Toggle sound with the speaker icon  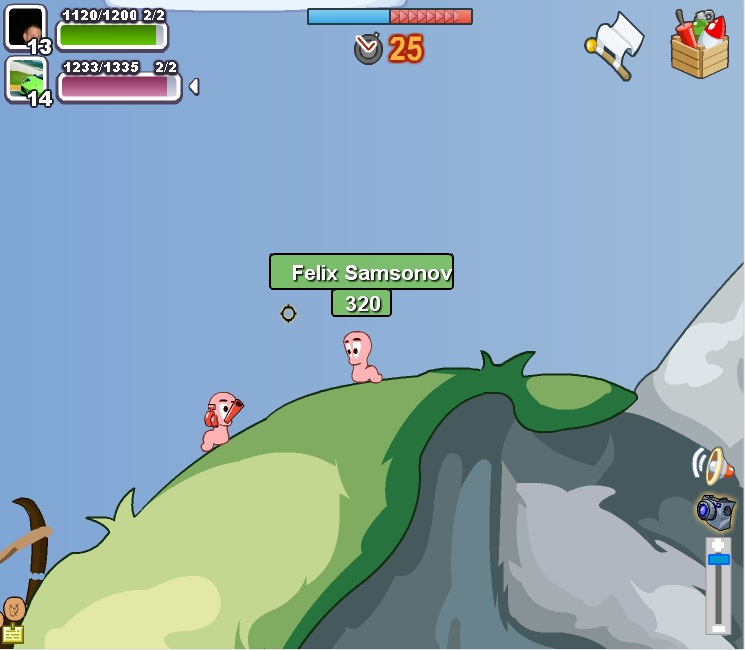pyautogui.click(x=712, y=465)
